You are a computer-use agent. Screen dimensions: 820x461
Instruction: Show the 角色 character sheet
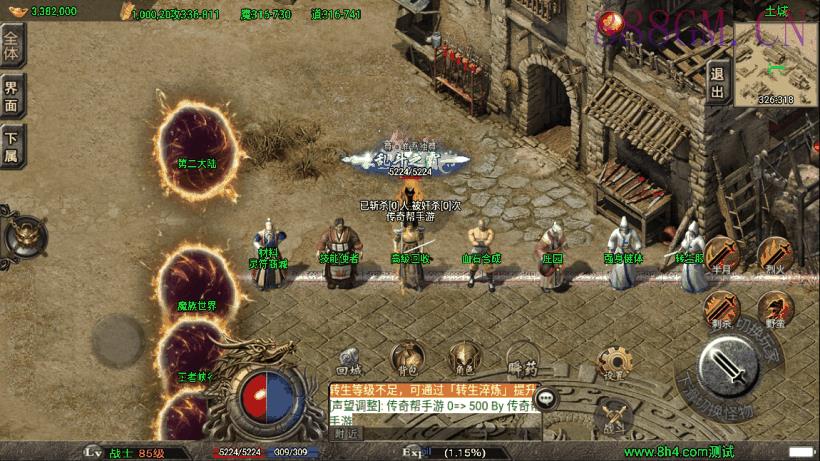pyautogui.click(x=462, y=357)
